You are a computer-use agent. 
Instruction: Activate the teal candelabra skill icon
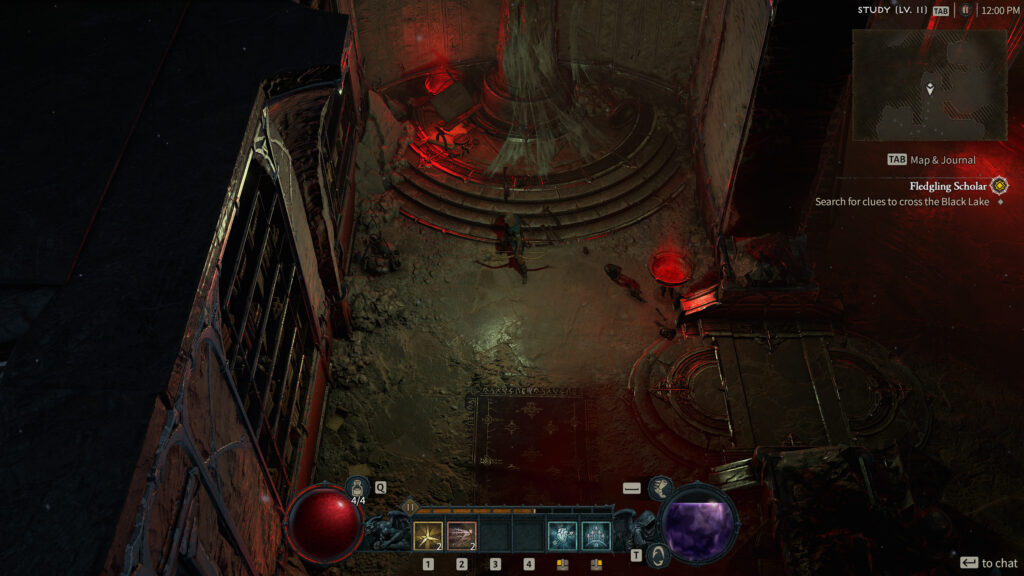(596, 537)
